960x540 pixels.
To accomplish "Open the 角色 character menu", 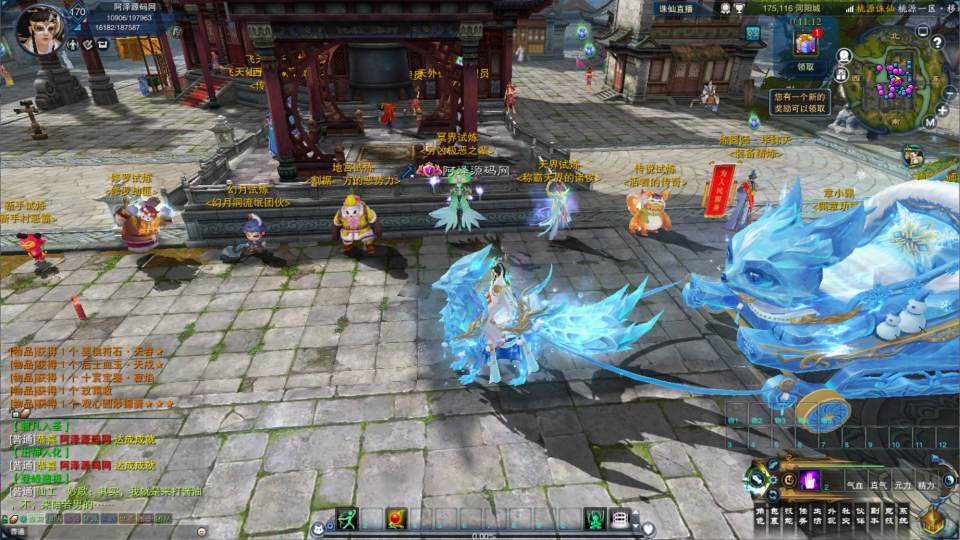I will click(760, 515).
